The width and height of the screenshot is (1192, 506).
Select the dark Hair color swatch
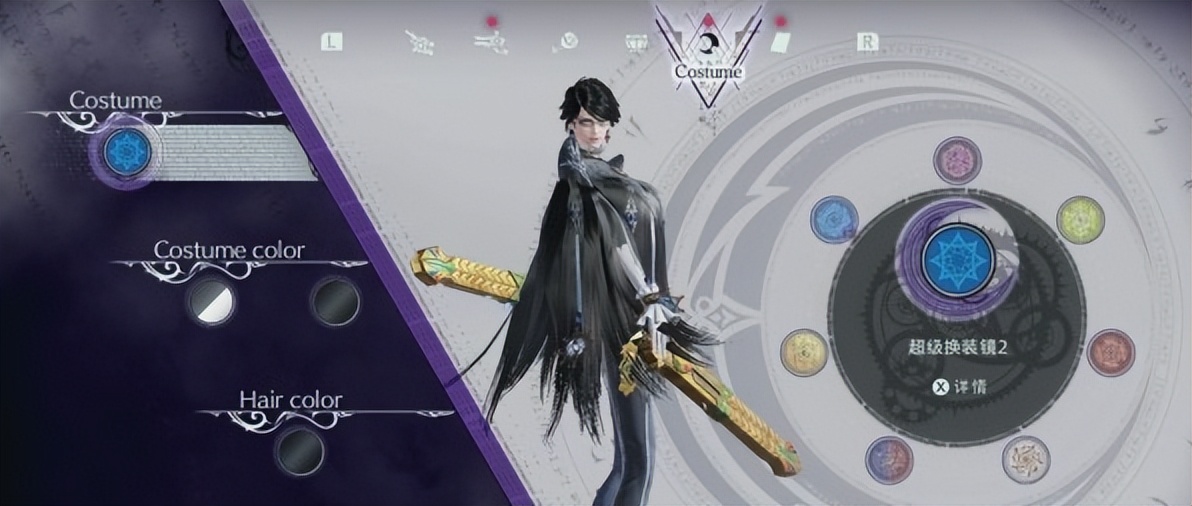299,450
